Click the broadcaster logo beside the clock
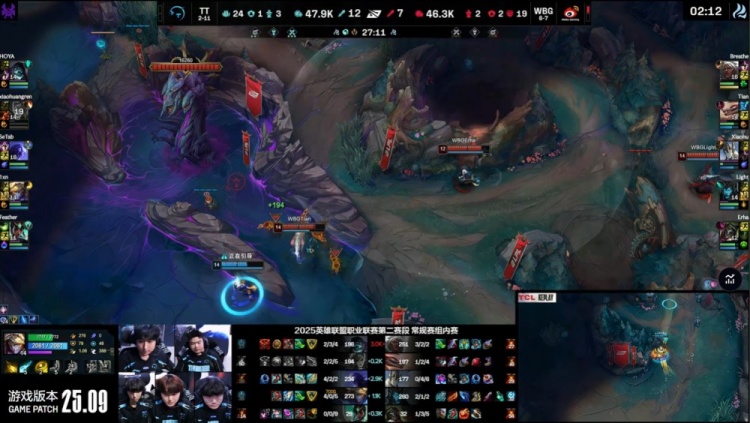 tap(738, 11)
